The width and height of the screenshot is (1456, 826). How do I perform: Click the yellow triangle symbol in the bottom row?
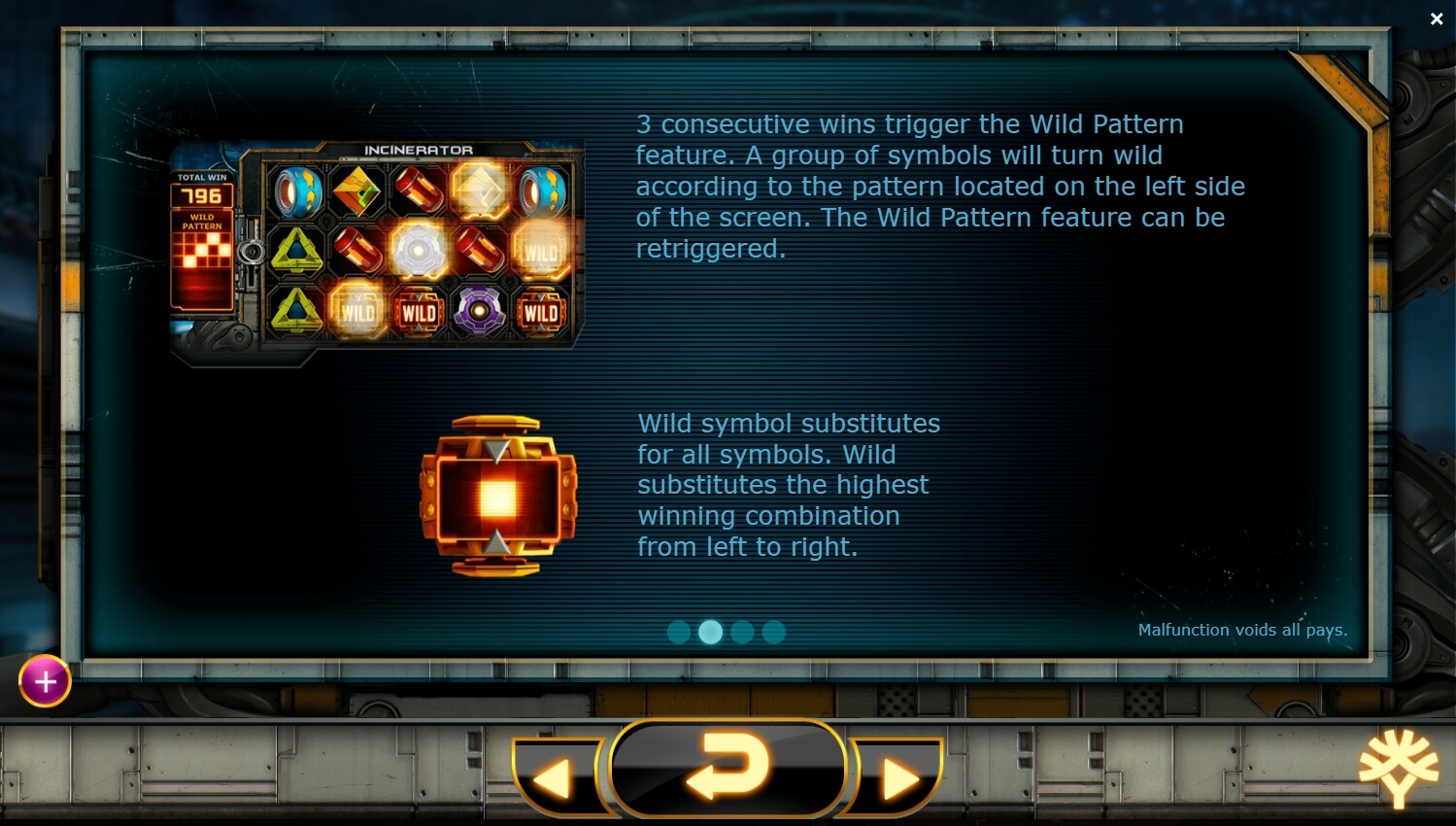[x=296, y=313]
